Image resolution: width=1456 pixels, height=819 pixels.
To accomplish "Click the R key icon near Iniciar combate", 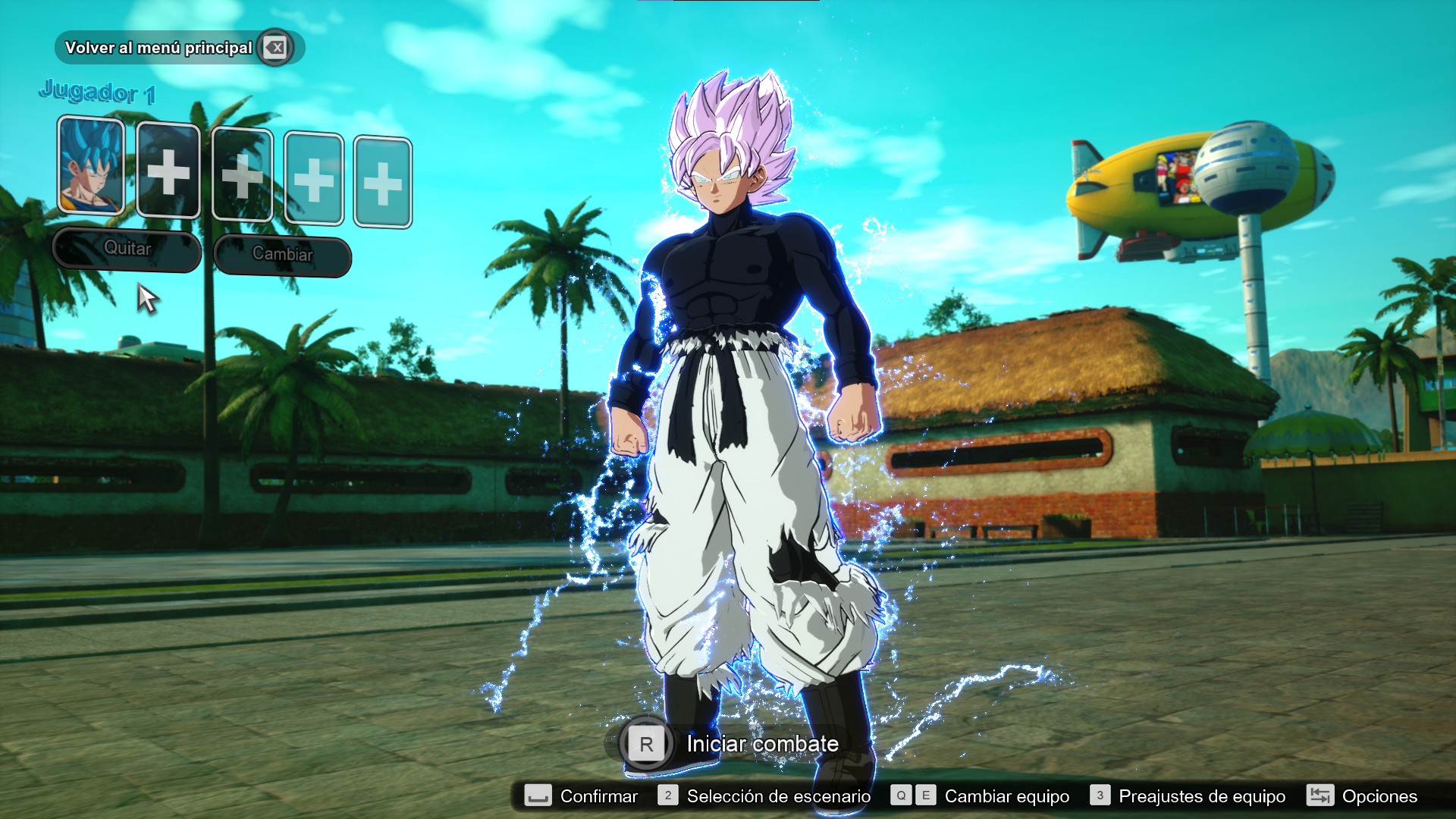I will coord(645,744).
